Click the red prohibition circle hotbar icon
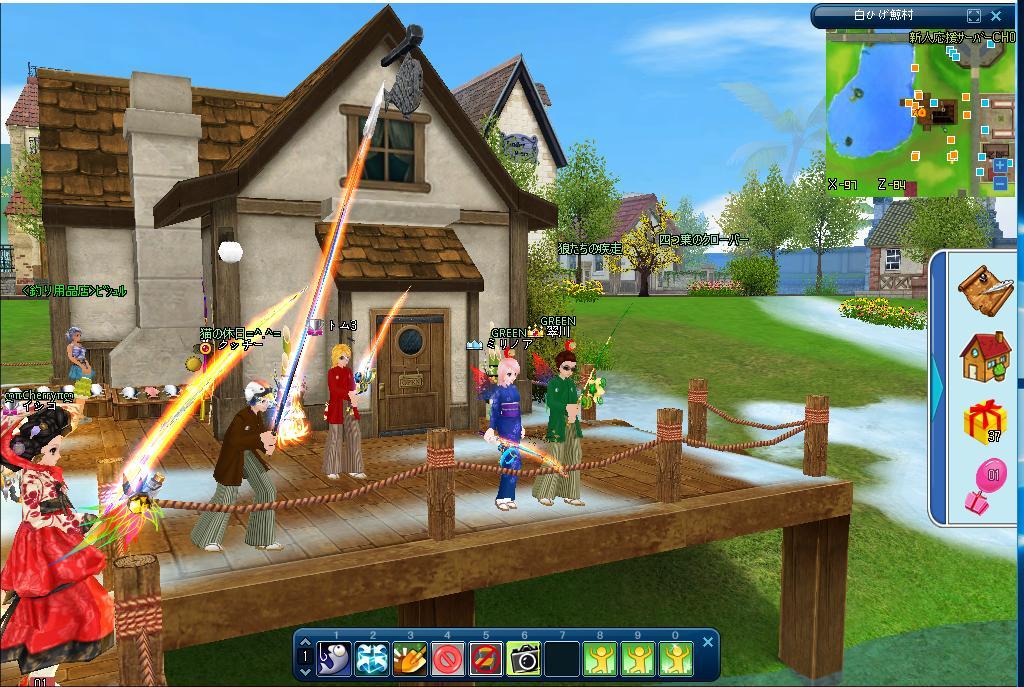The height and width of the screenshot is (687, 1024). (x=448, y=658)
